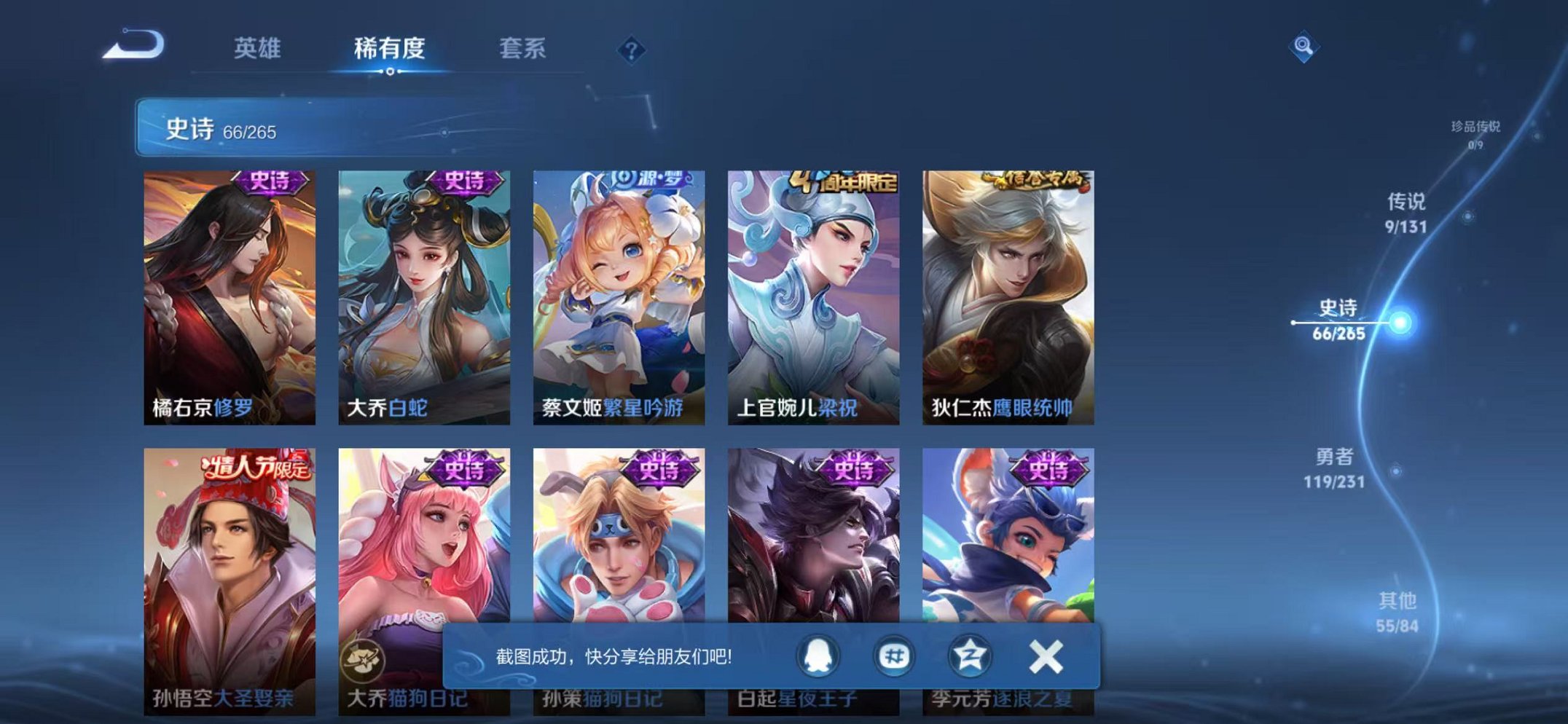This screenshot has height=724, width=1568.
Task: Click the back arrow logo top left
Action: pos(133,45)
